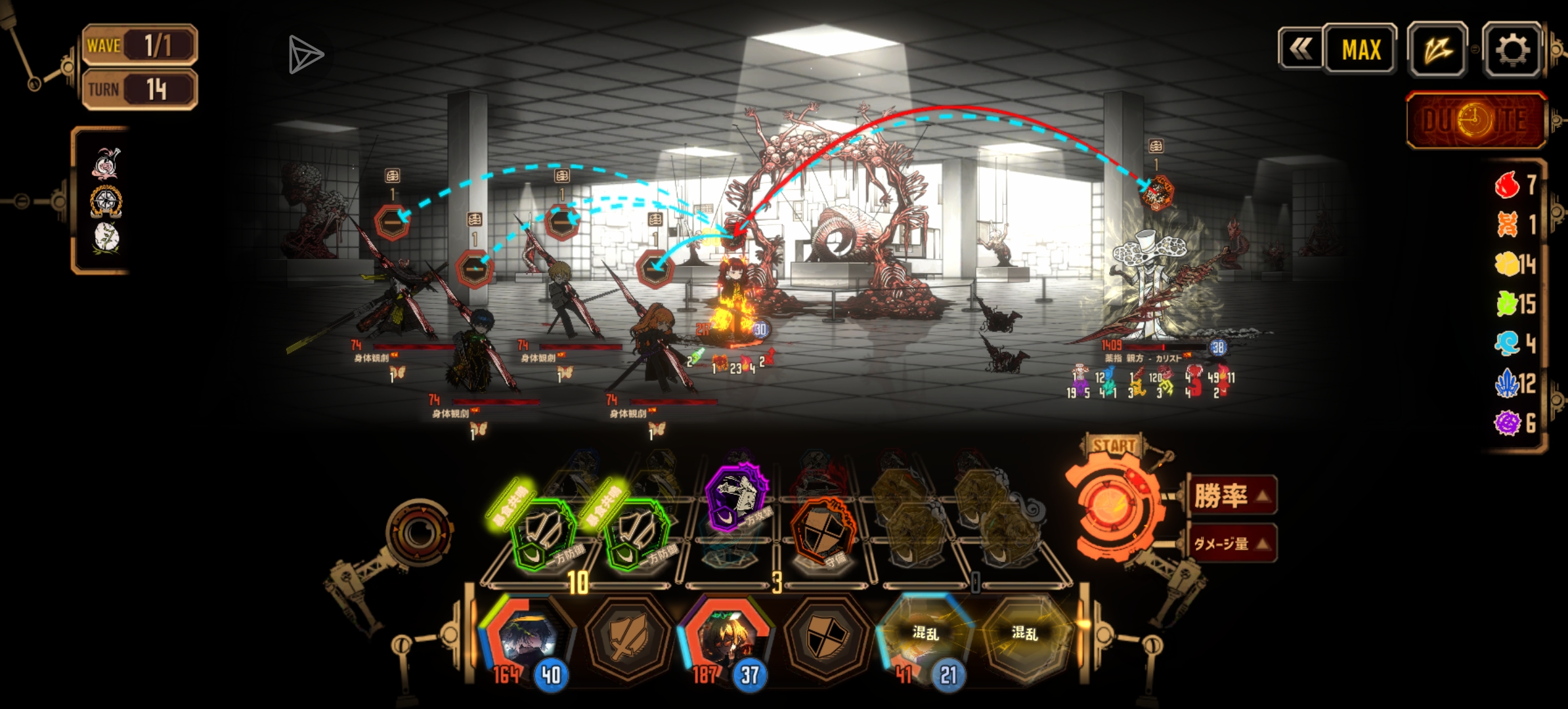
Task: Select the sinner portrait with 164 HP
Action: 527,638
